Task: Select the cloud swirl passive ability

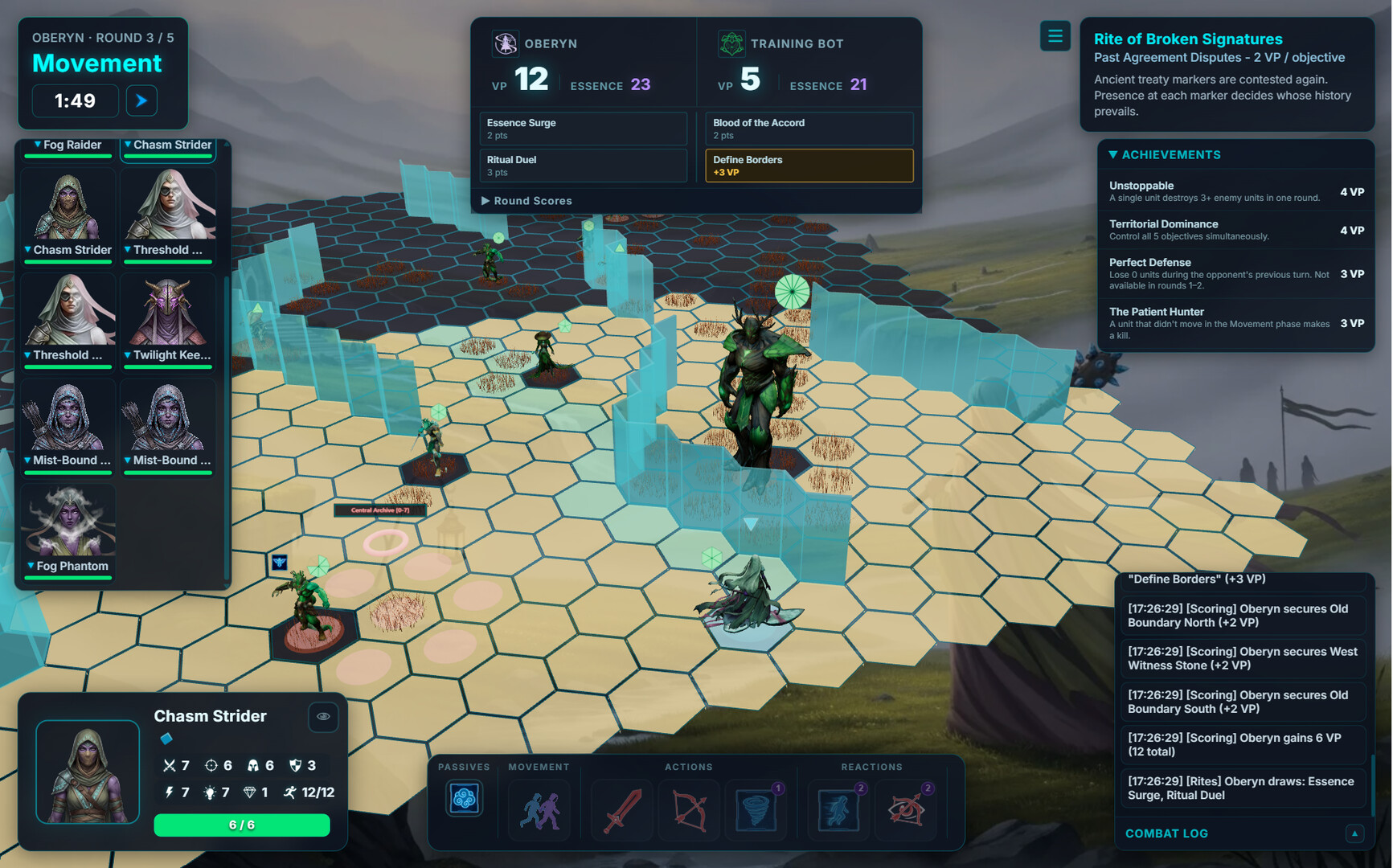Action: 464,800
